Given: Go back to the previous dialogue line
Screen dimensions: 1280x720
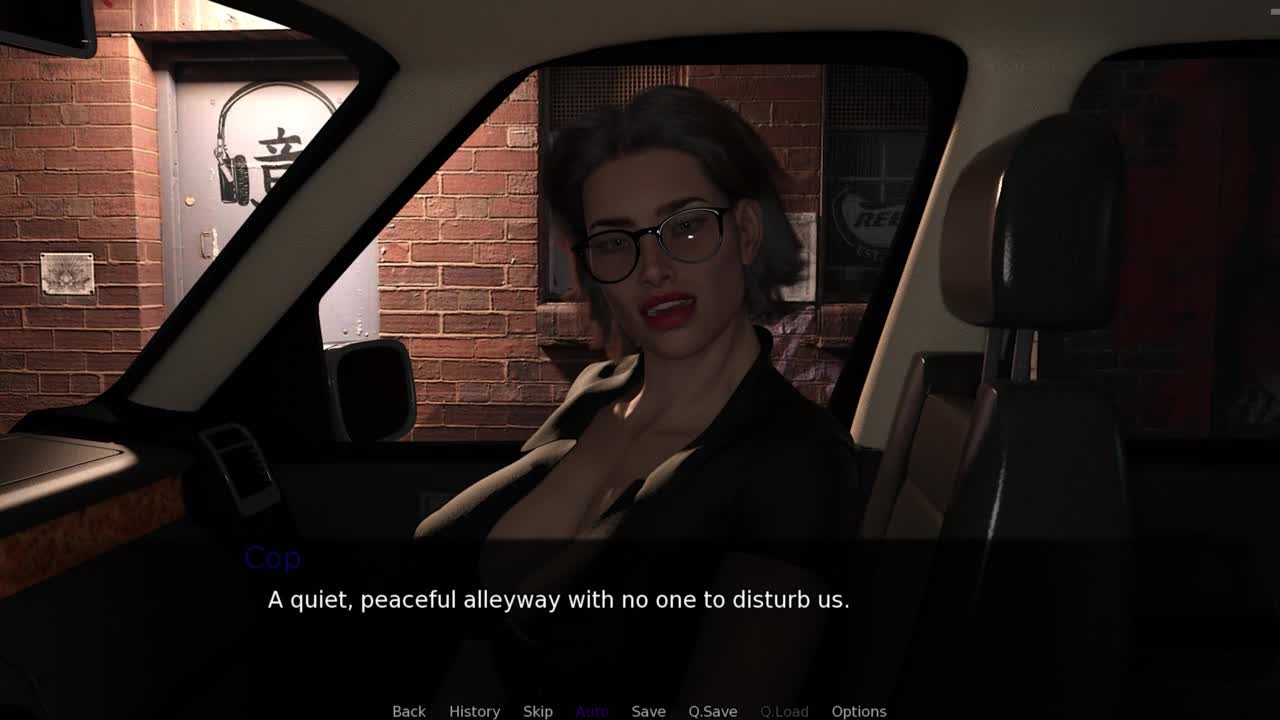Looking at the screenshot, I should [408, 711].
